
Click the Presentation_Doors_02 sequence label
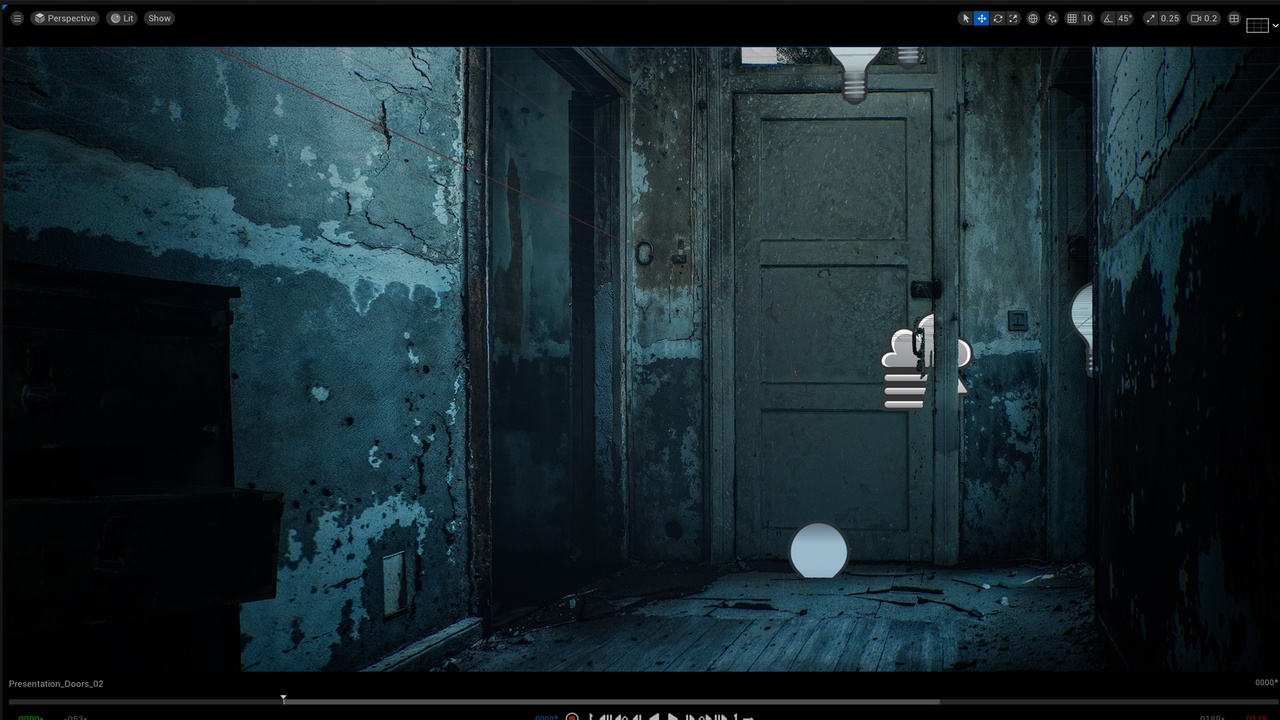pos(55,683)
